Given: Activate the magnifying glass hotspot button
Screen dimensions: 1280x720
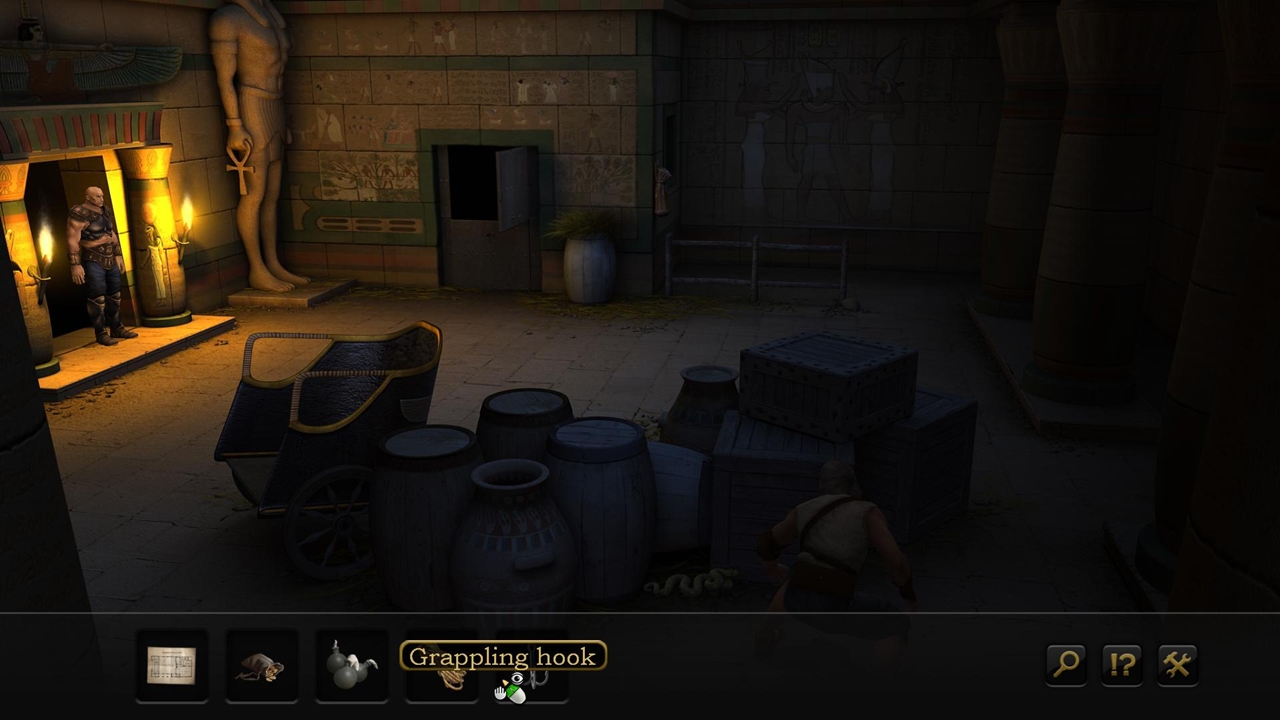Looking at the screenshot, I should pos(1066,664).
